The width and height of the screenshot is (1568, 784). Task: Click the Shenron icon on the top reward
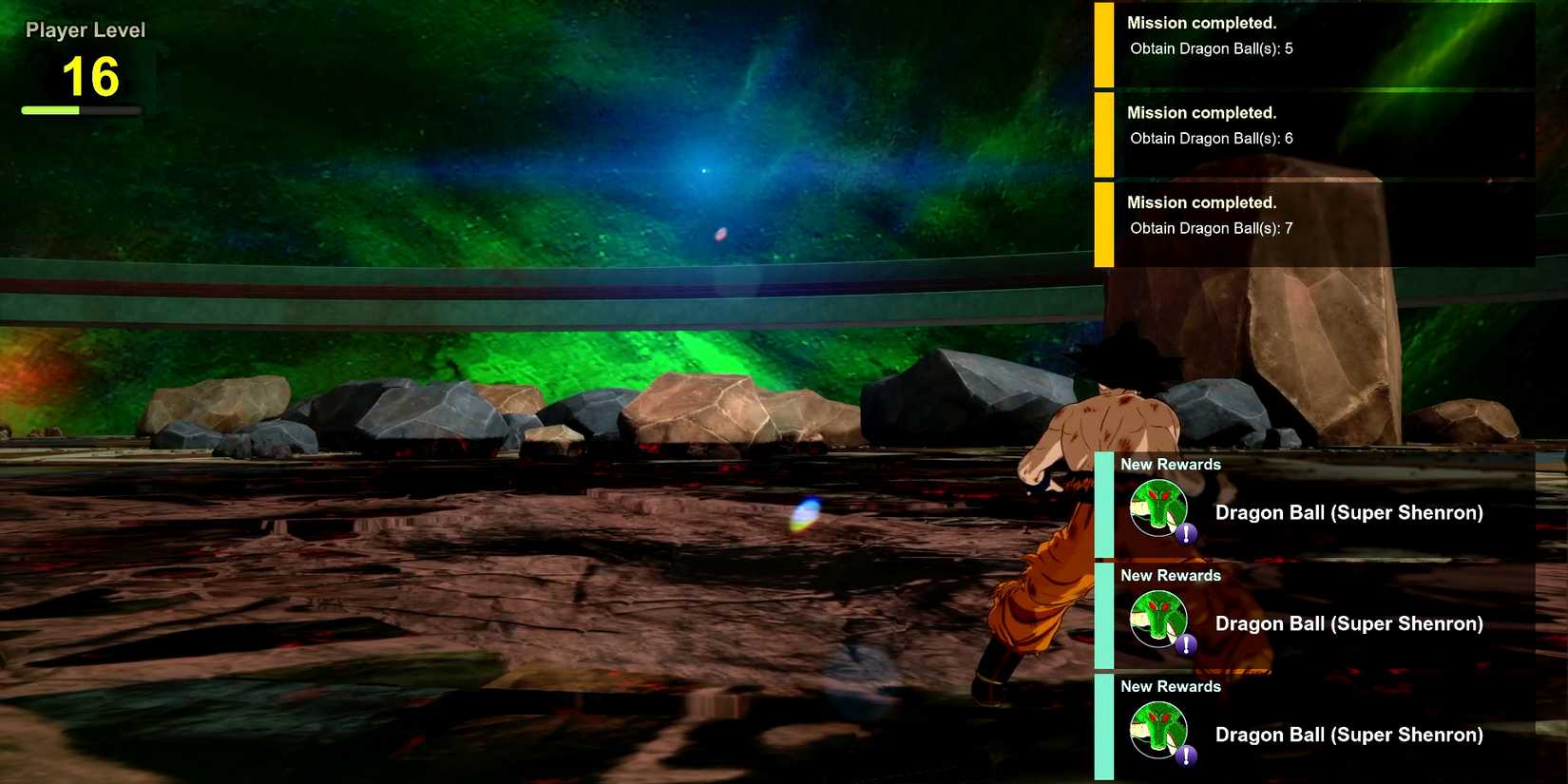point(1157,508)
